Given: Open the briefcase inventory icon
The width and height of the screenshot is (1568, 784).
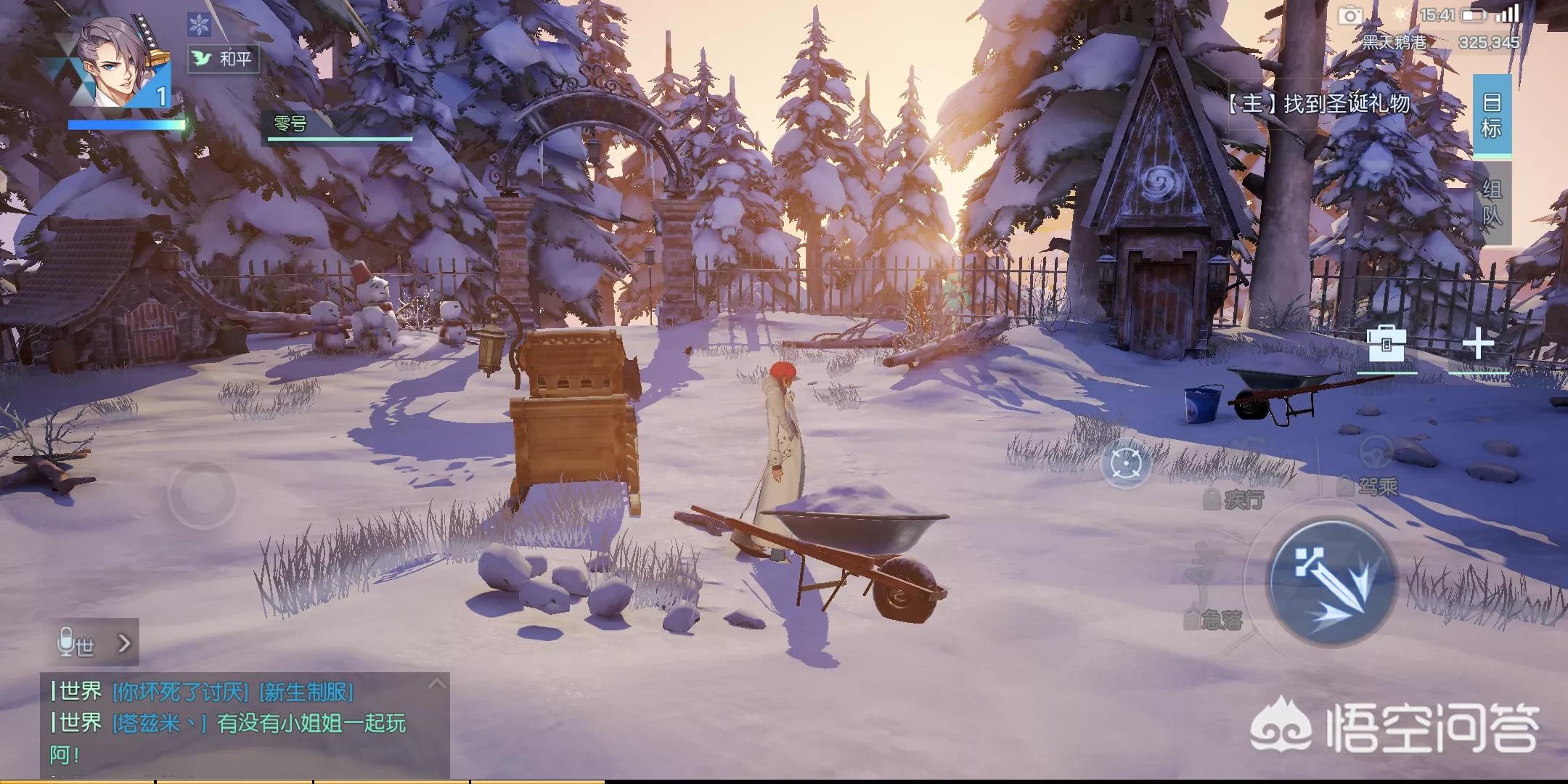Looking at the screenshot, I should [1386, 344].
